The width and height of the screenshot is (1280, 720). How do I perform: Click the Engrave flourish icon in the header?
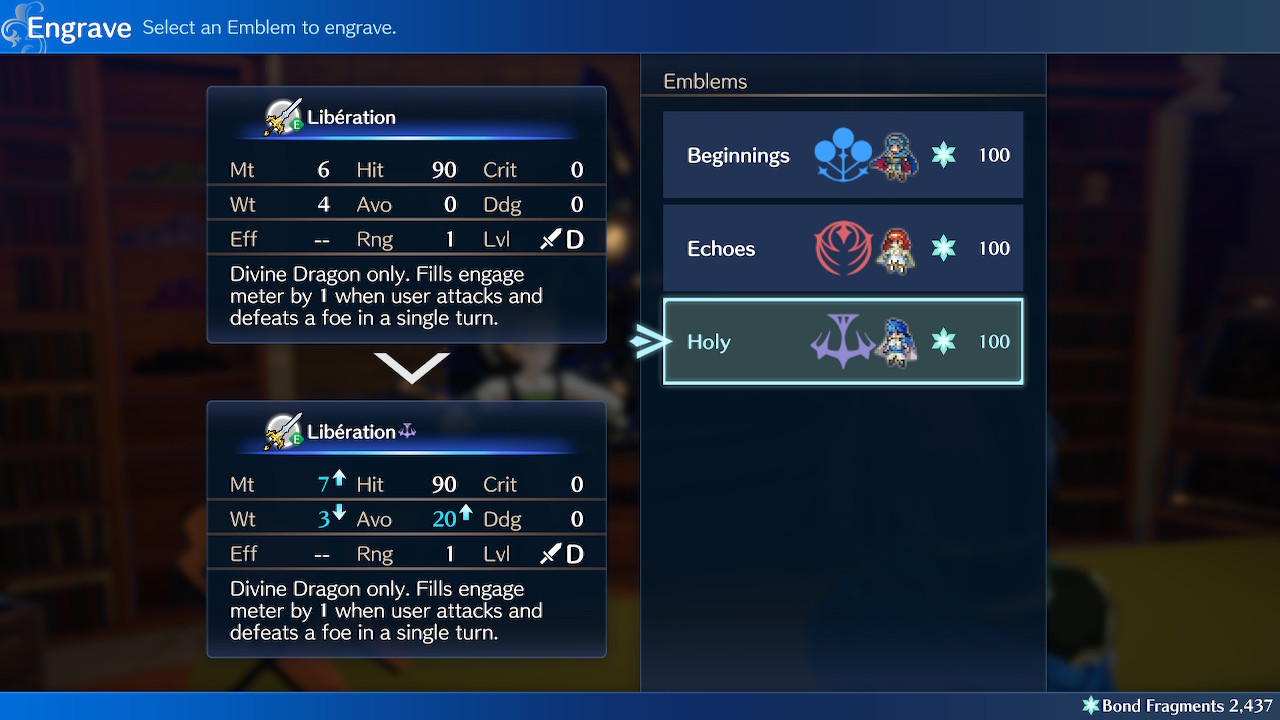[x=15, y=26]
